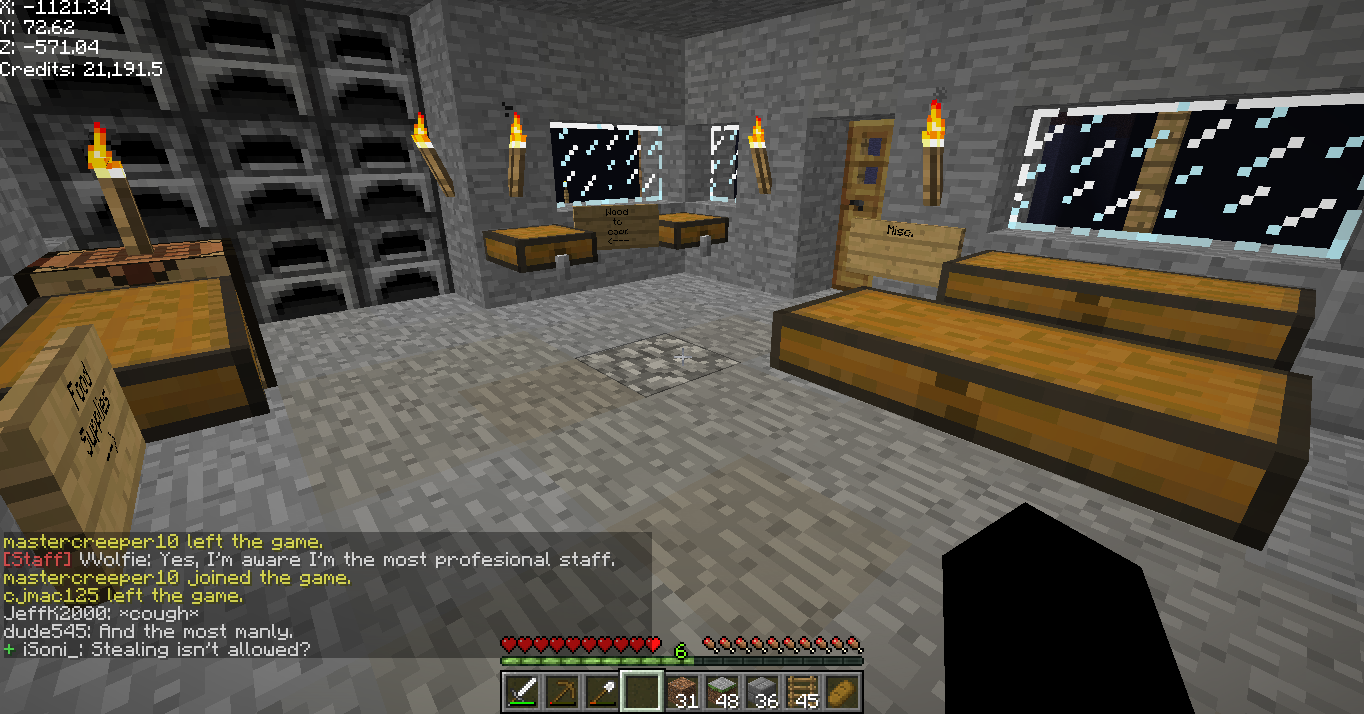The width and height of the screenshot is (1364, 714).
Task: Select the wooden pickaxe hotbar slot
Action: click(561, 690)
